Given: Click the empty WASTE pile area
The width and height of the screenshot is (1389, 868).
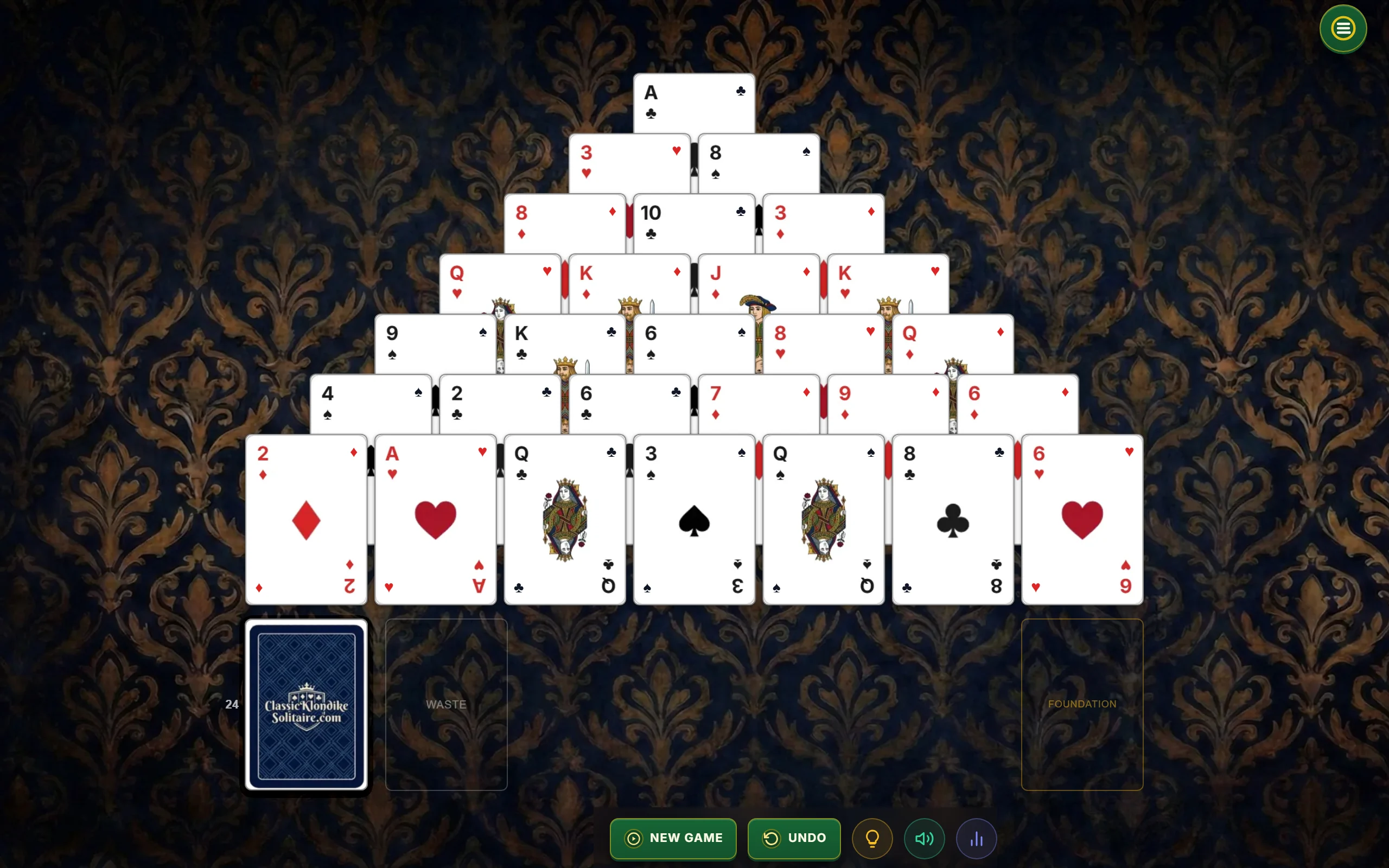Looking at the screenshot, I should point(446,705).
